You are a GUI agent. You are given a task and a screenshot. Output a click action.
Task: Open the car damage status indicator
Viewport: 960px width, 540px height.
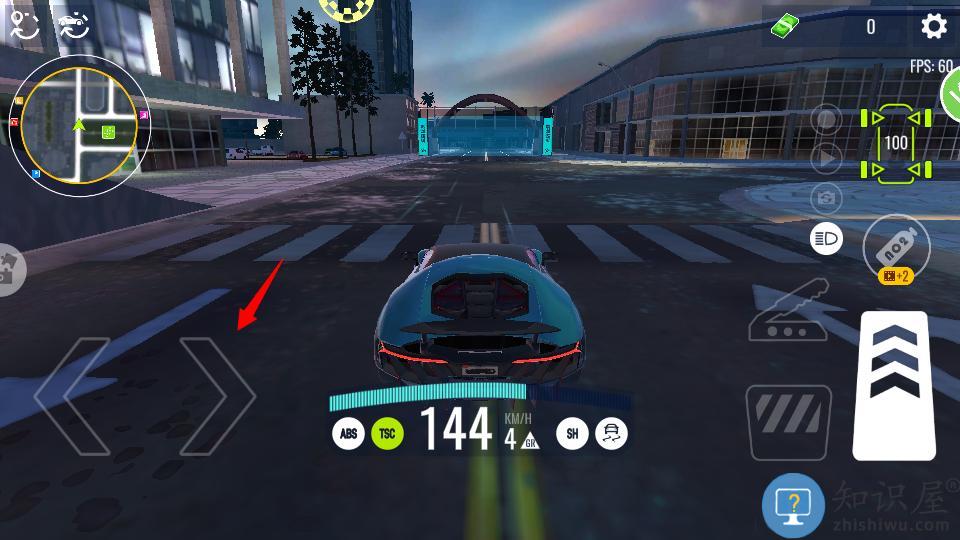(896, 144)
